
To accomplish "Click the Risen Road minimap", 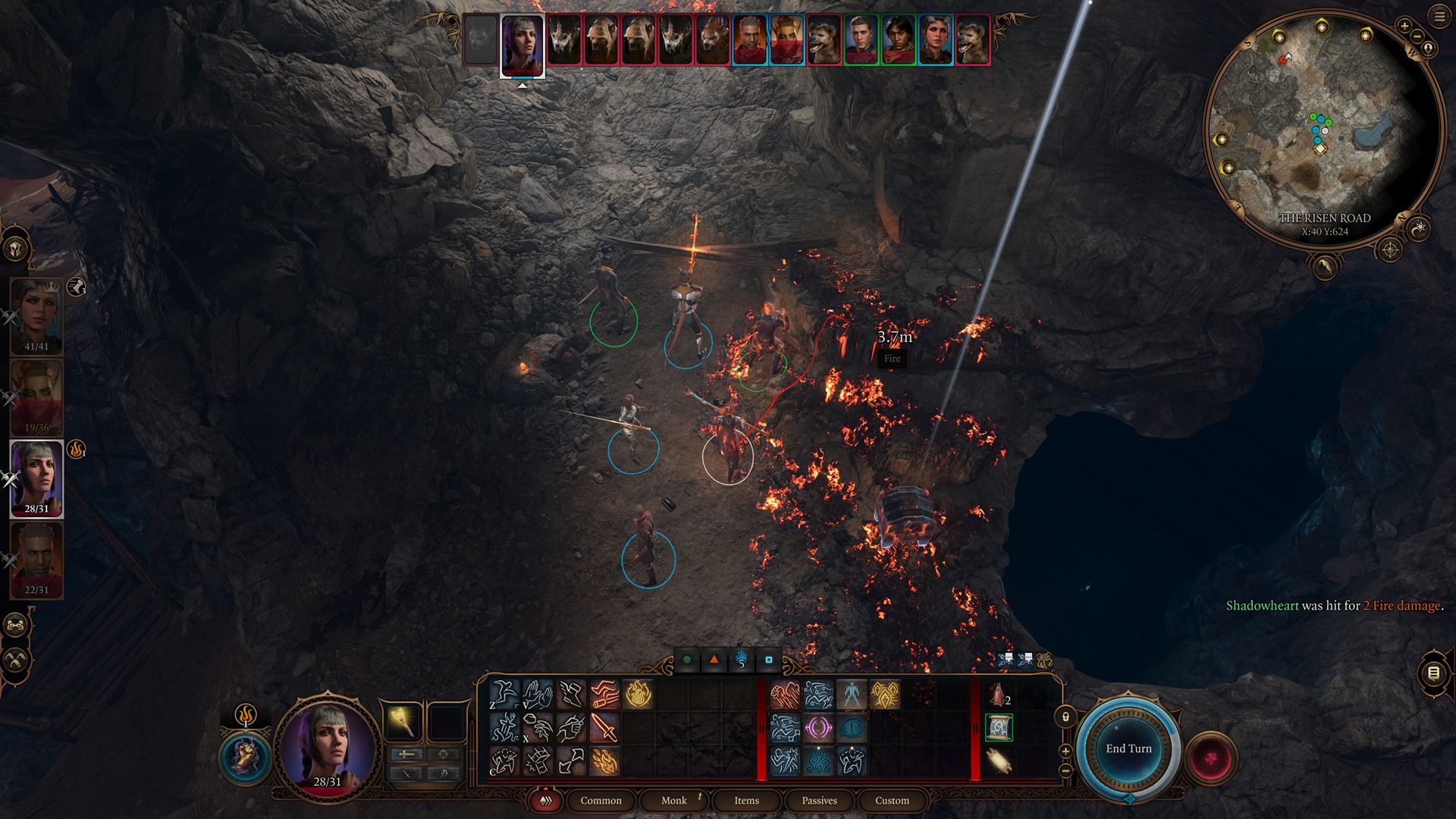I will (1323, 129).
